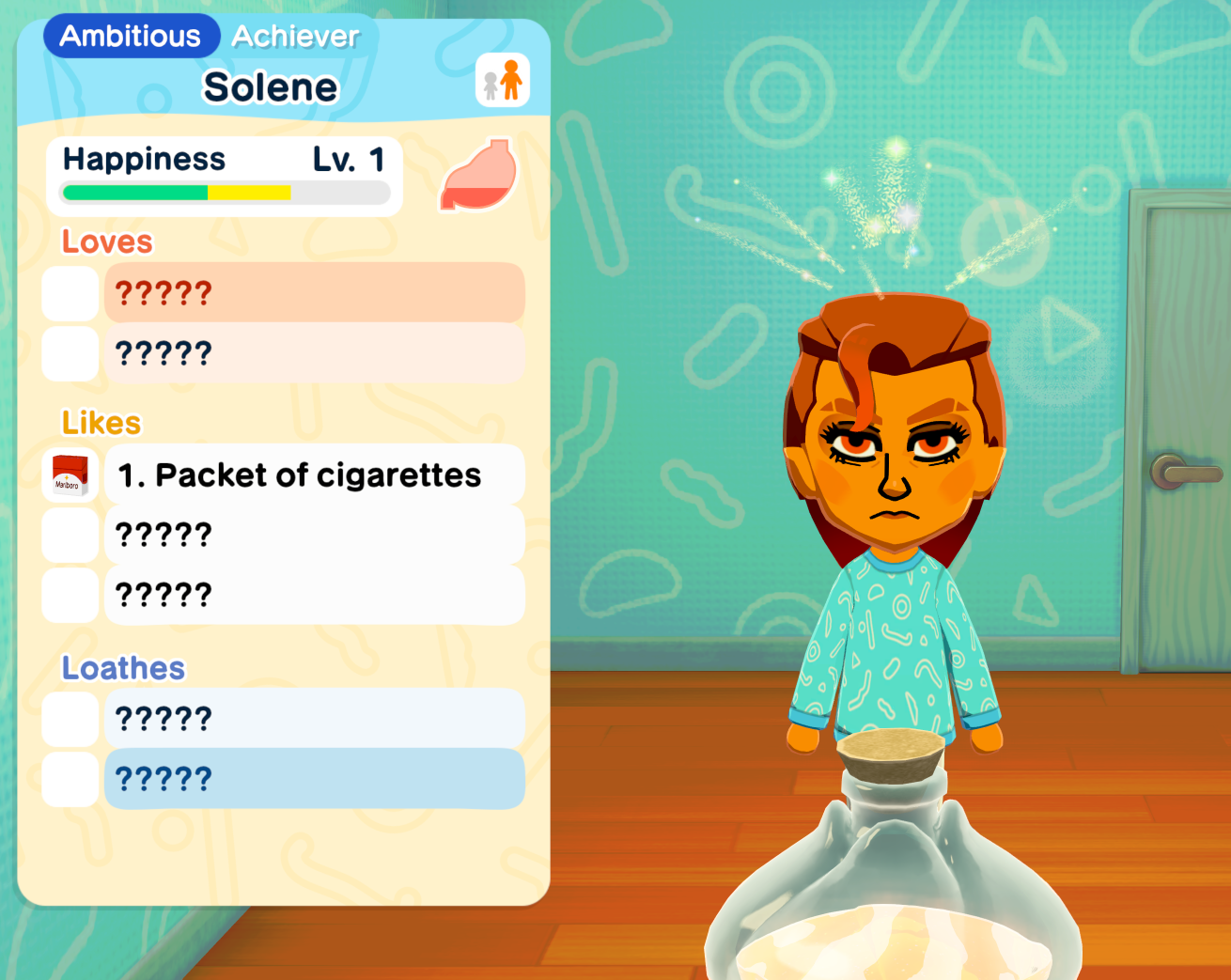Click the Marlboro cigarette pack thumbnail
This screenshot has width=1231, height=980.
click(70, 474)
